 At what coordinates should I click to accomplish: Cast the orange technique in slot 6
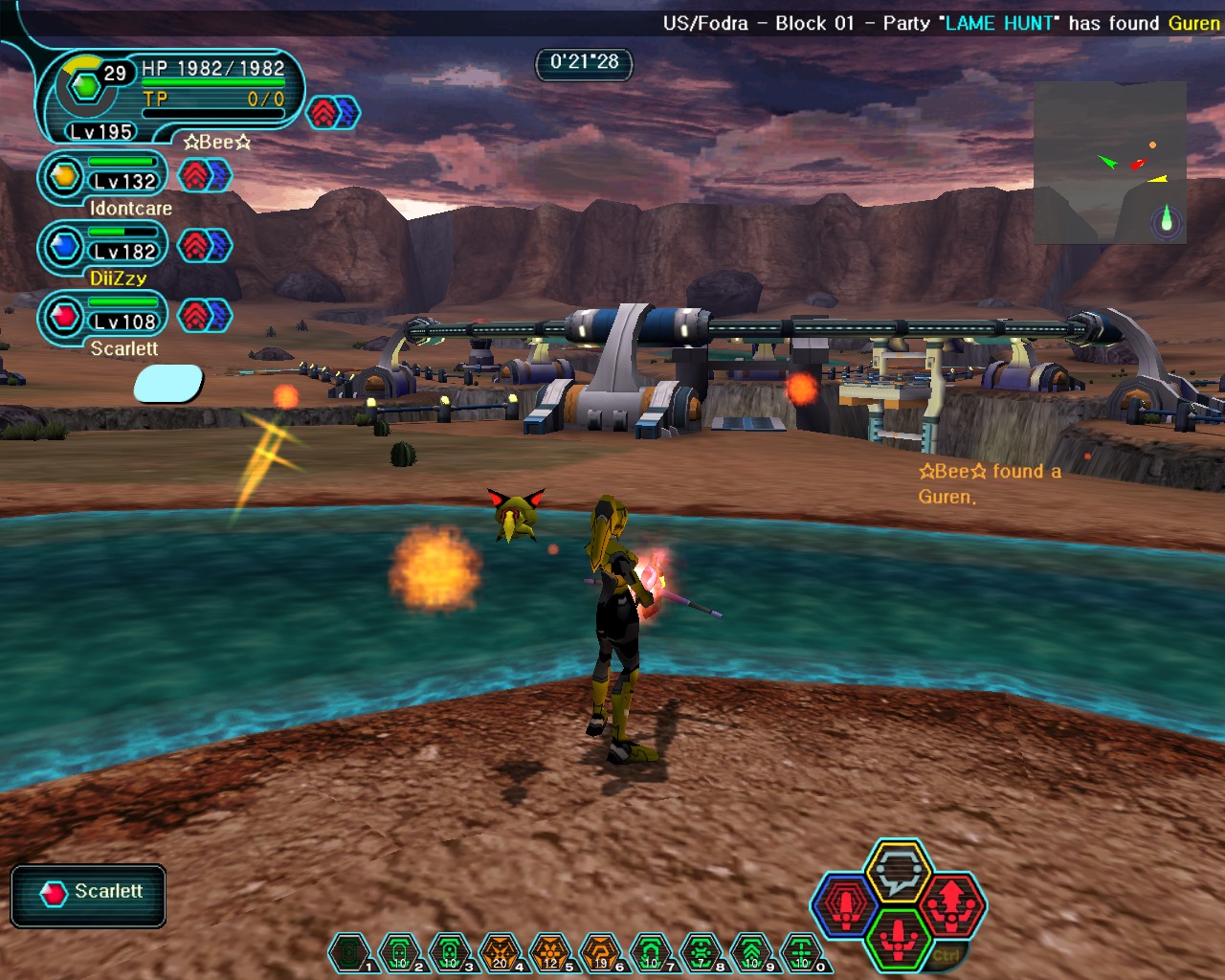tap(600, 953)
